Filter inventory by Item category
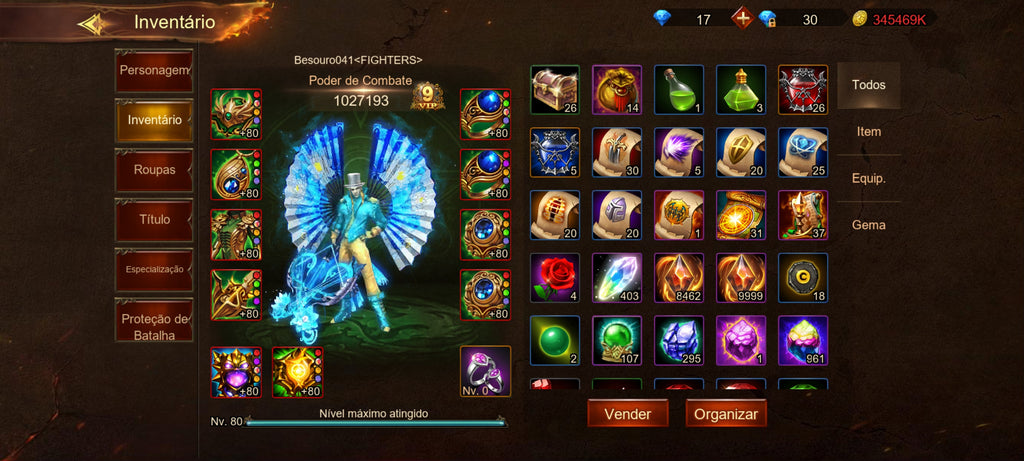 click(868, 131)
